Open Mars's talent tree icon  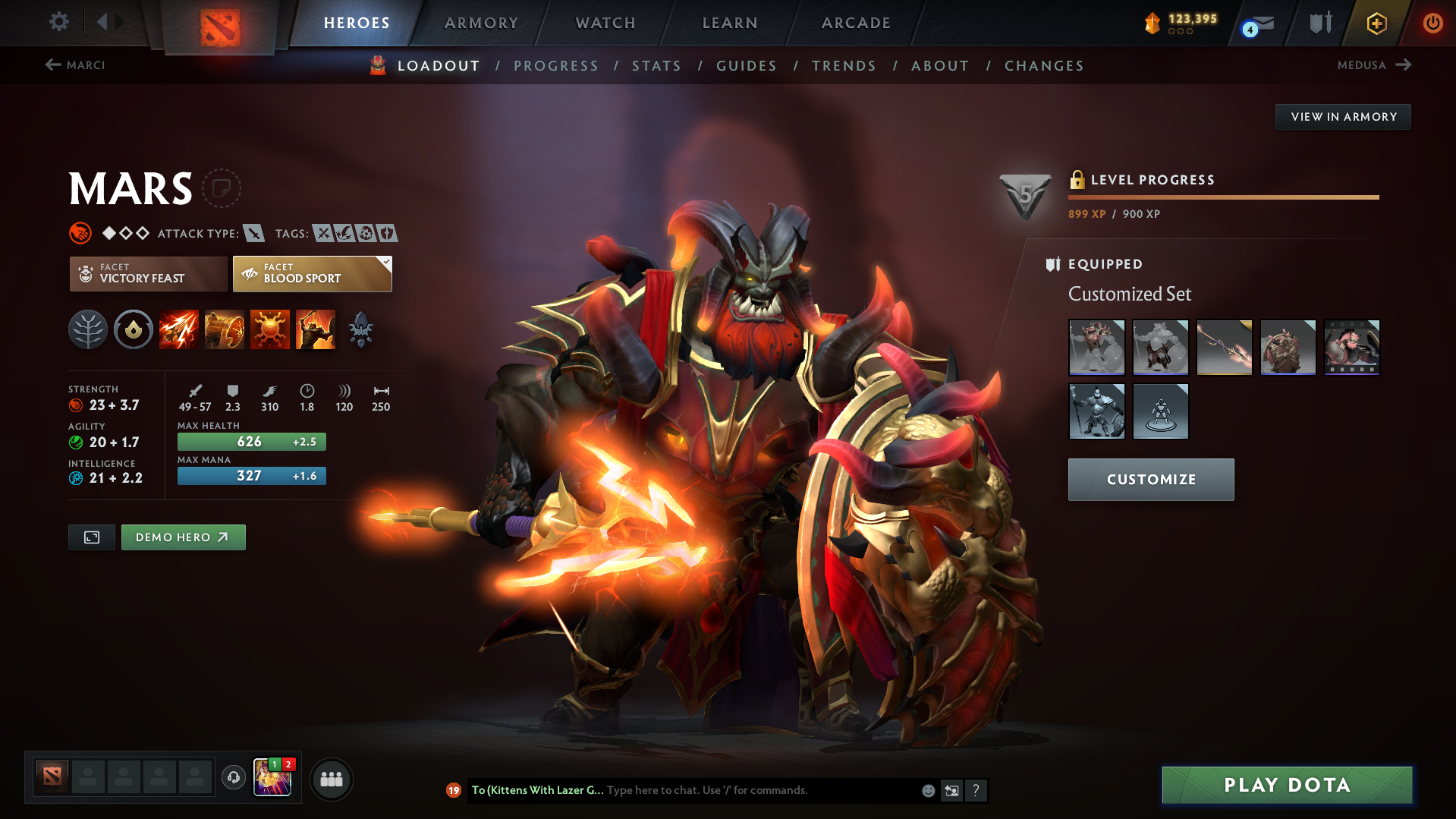point(88,329)
